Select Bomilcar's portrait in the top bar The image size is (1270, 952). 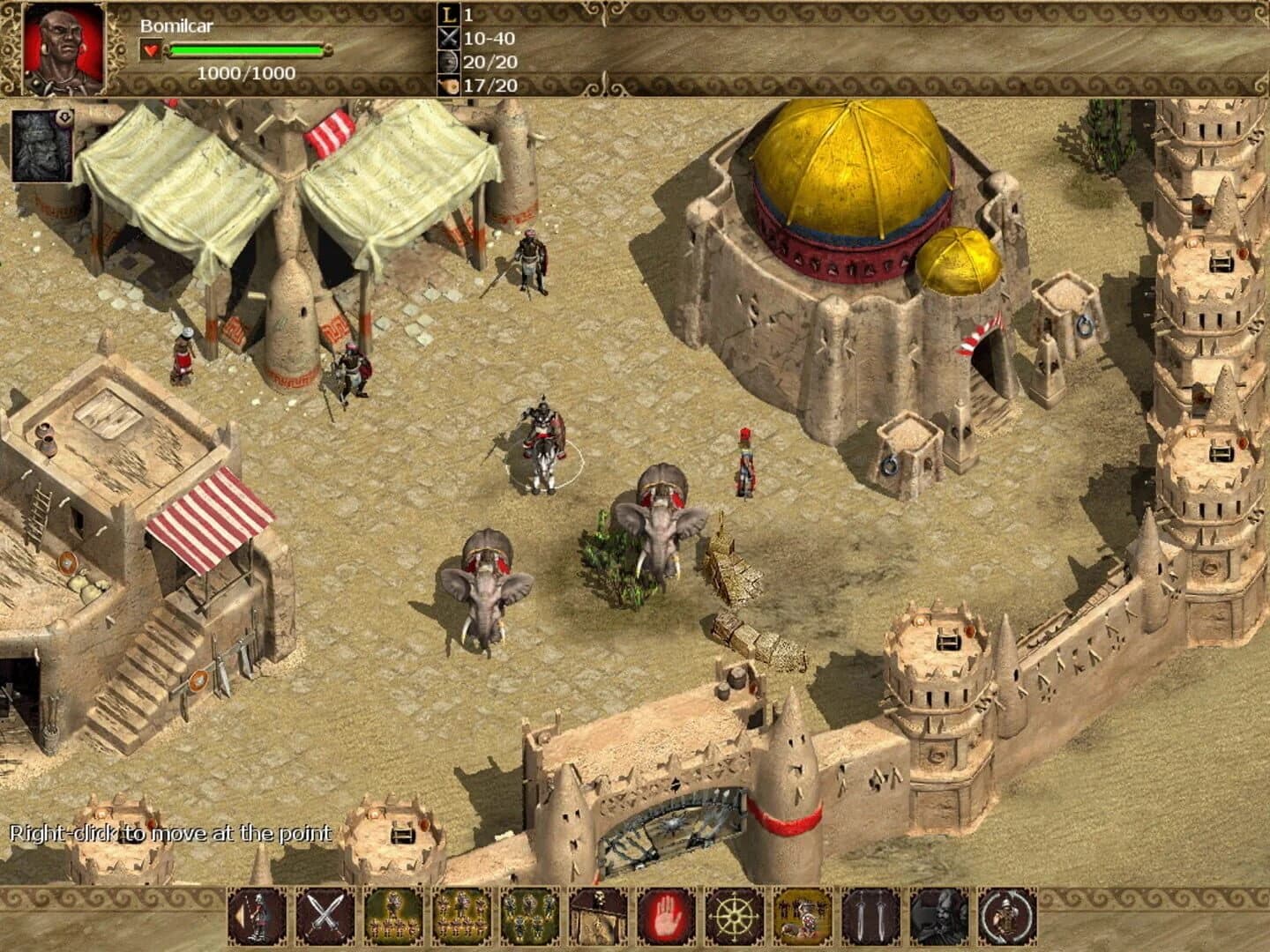(x=60, y=48)
